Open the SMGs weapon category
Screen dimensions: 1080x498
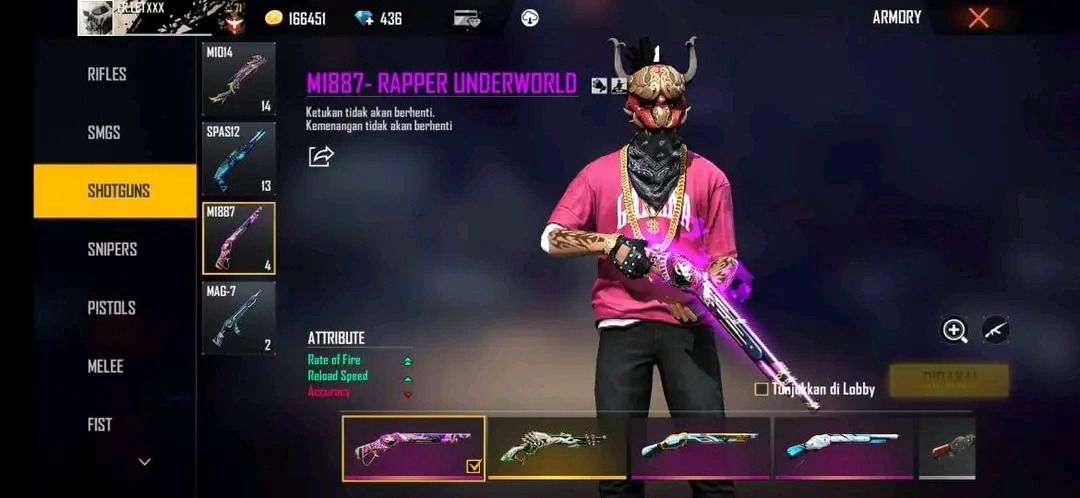[105, 132]
